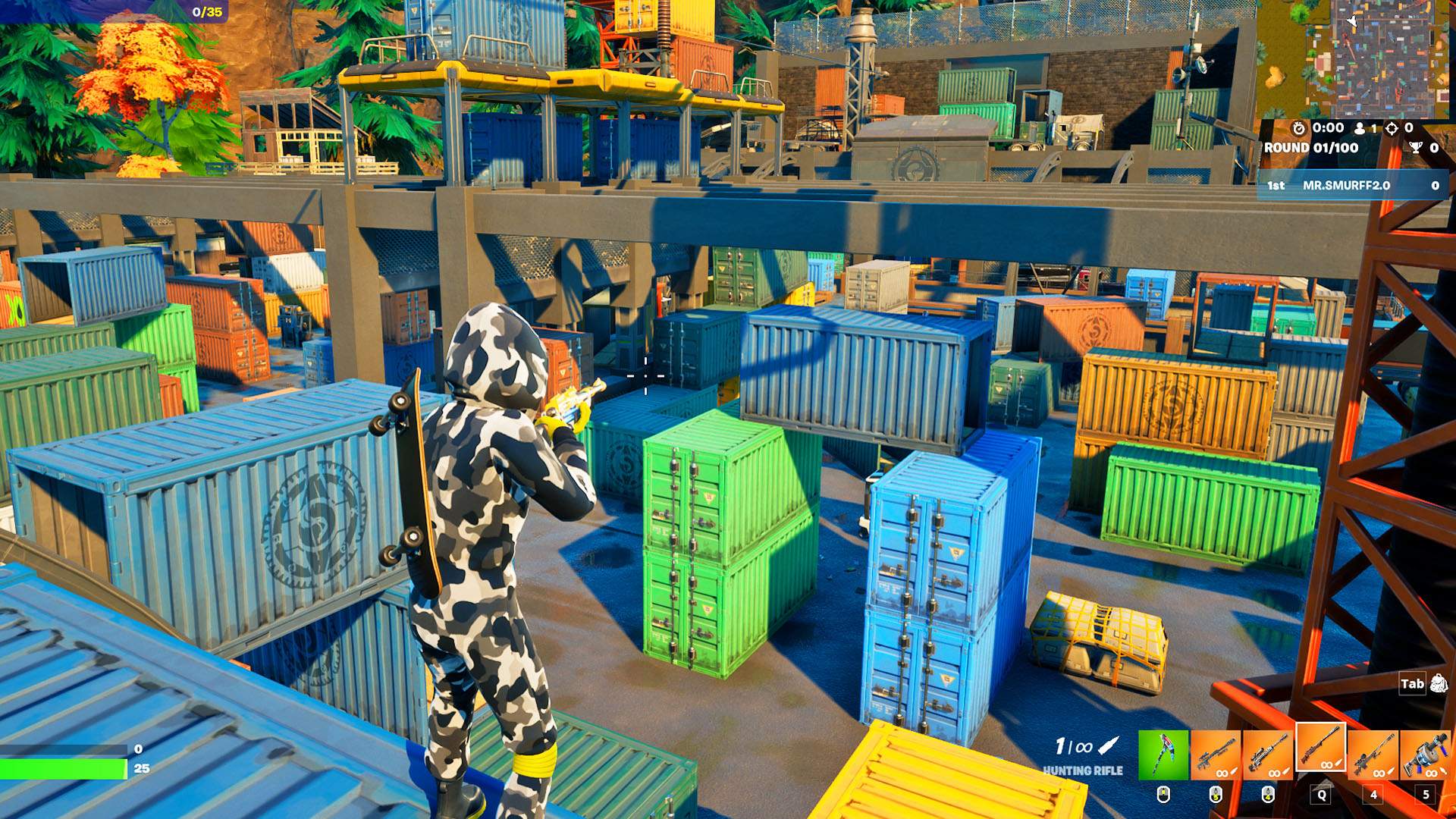Choose the highlighted Hunting Rifle slot
This screenshot has width=1456, height=819.
tap(1321, 748)
